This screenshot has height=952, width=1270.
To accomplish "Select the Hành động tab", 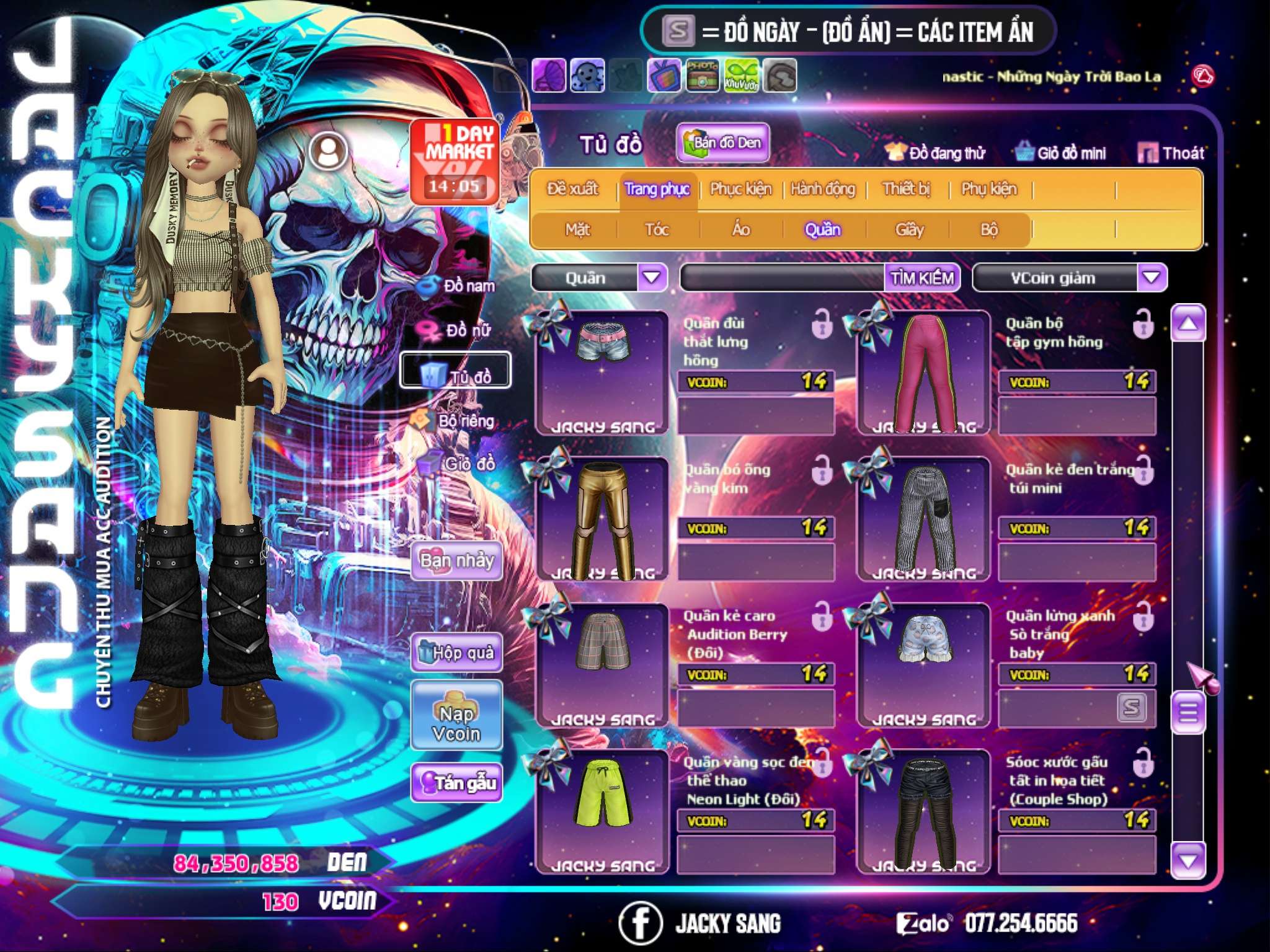I will (x=823, y=189).
